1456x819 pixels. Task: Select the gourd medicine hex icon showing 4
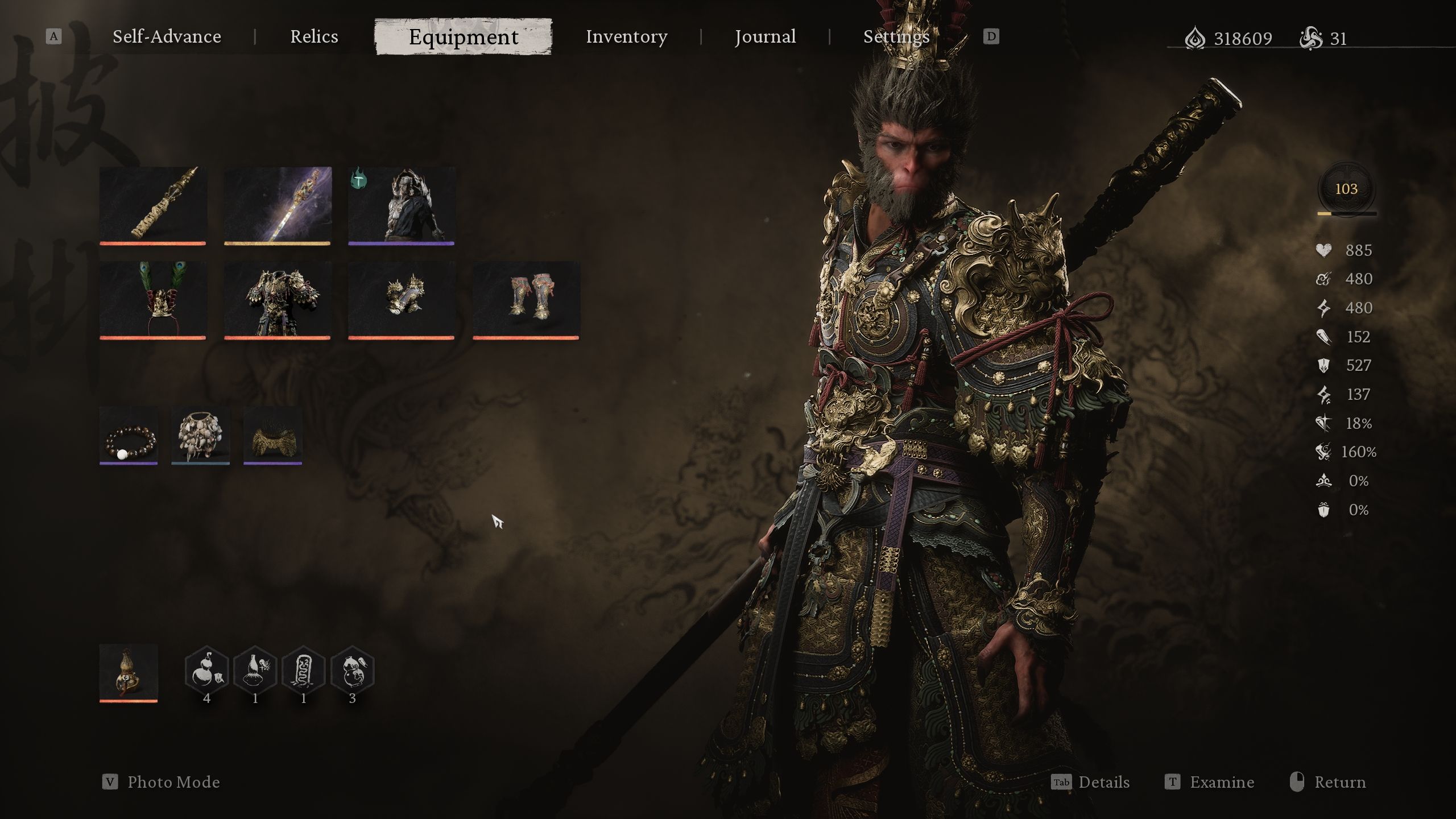pos(208,671)
